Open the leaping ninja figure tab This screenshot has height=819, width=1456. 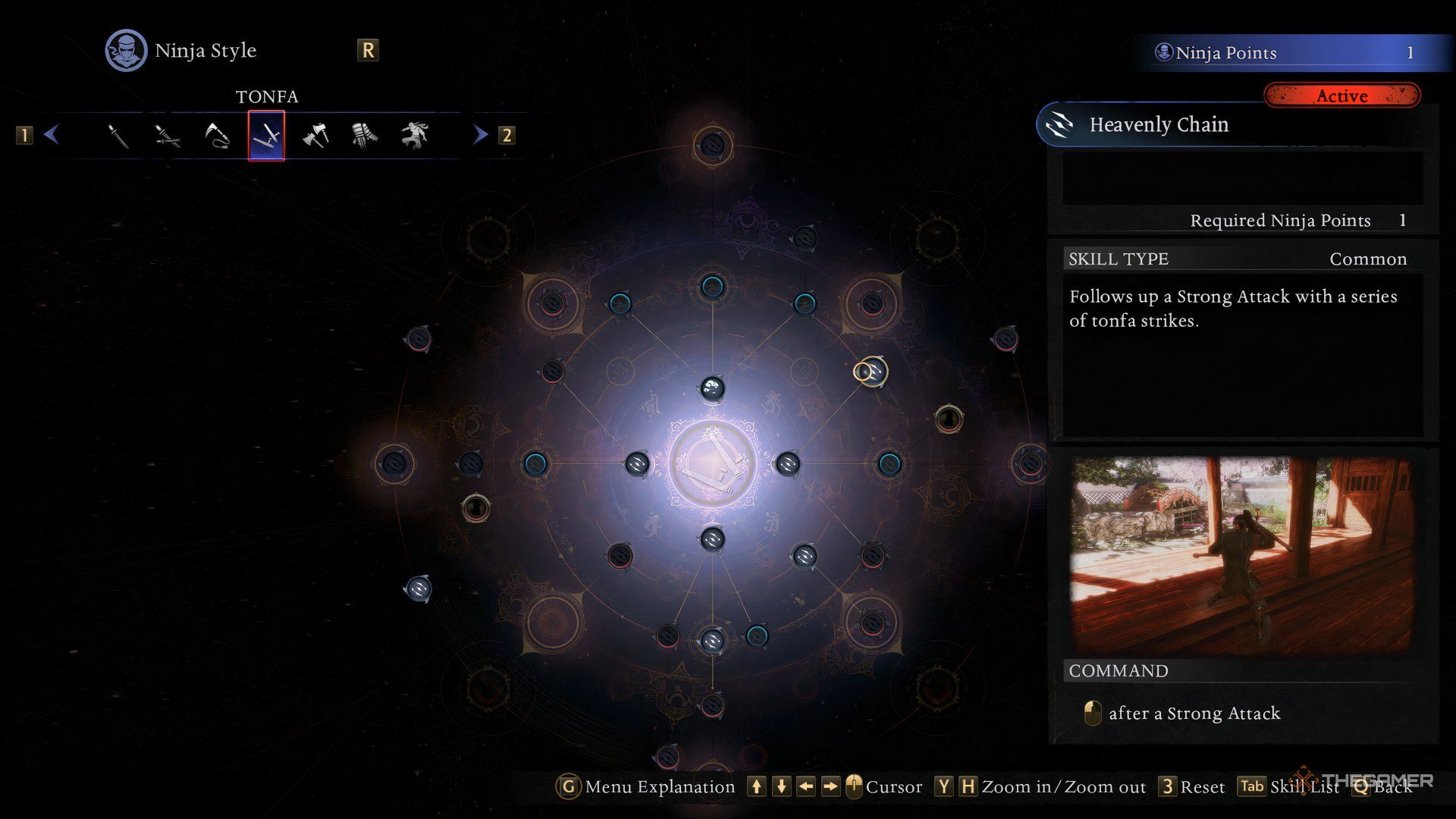(414, 136)
